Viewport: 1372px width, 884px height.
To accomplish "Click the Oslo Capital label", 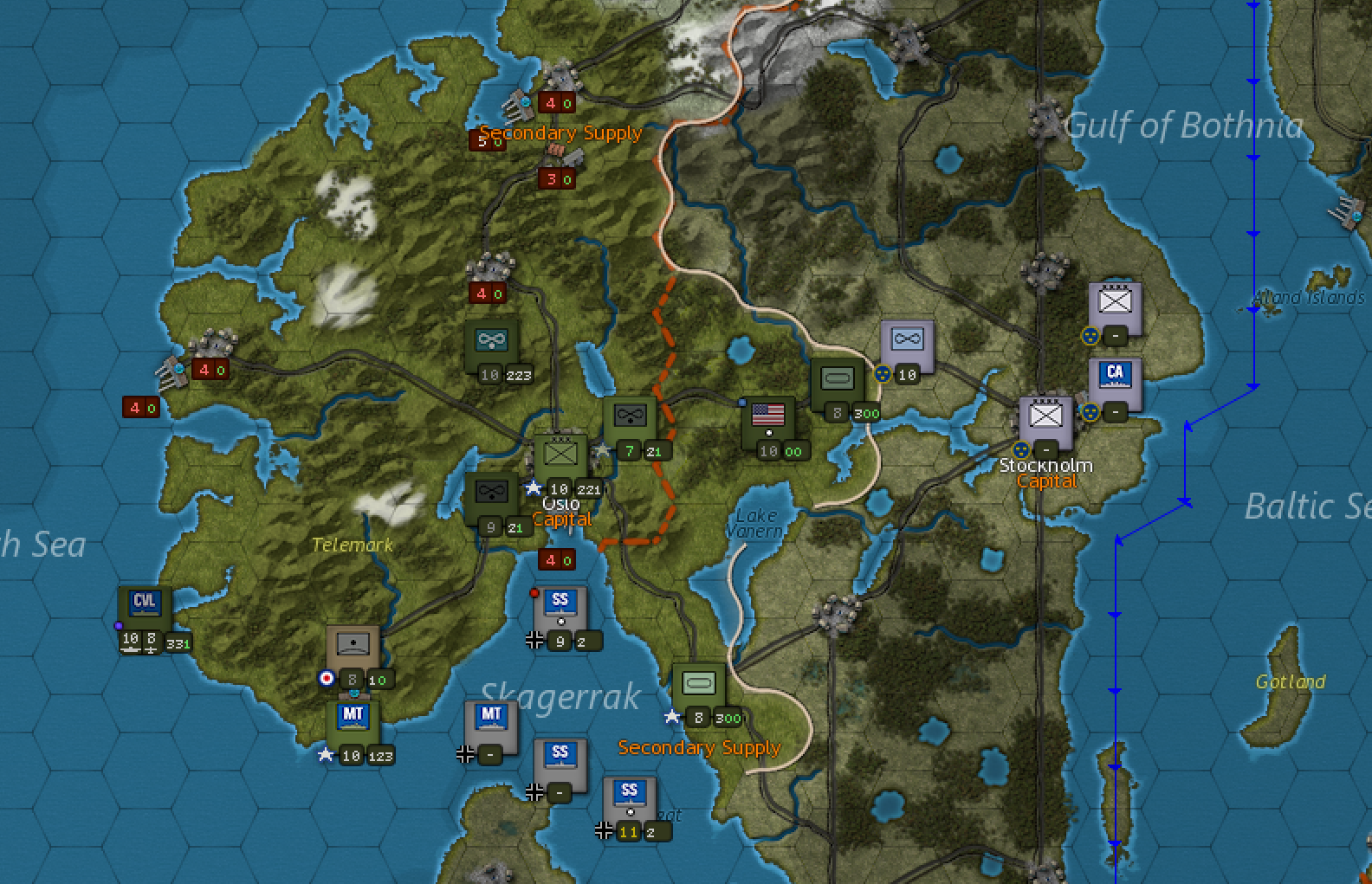I will 562,511.
